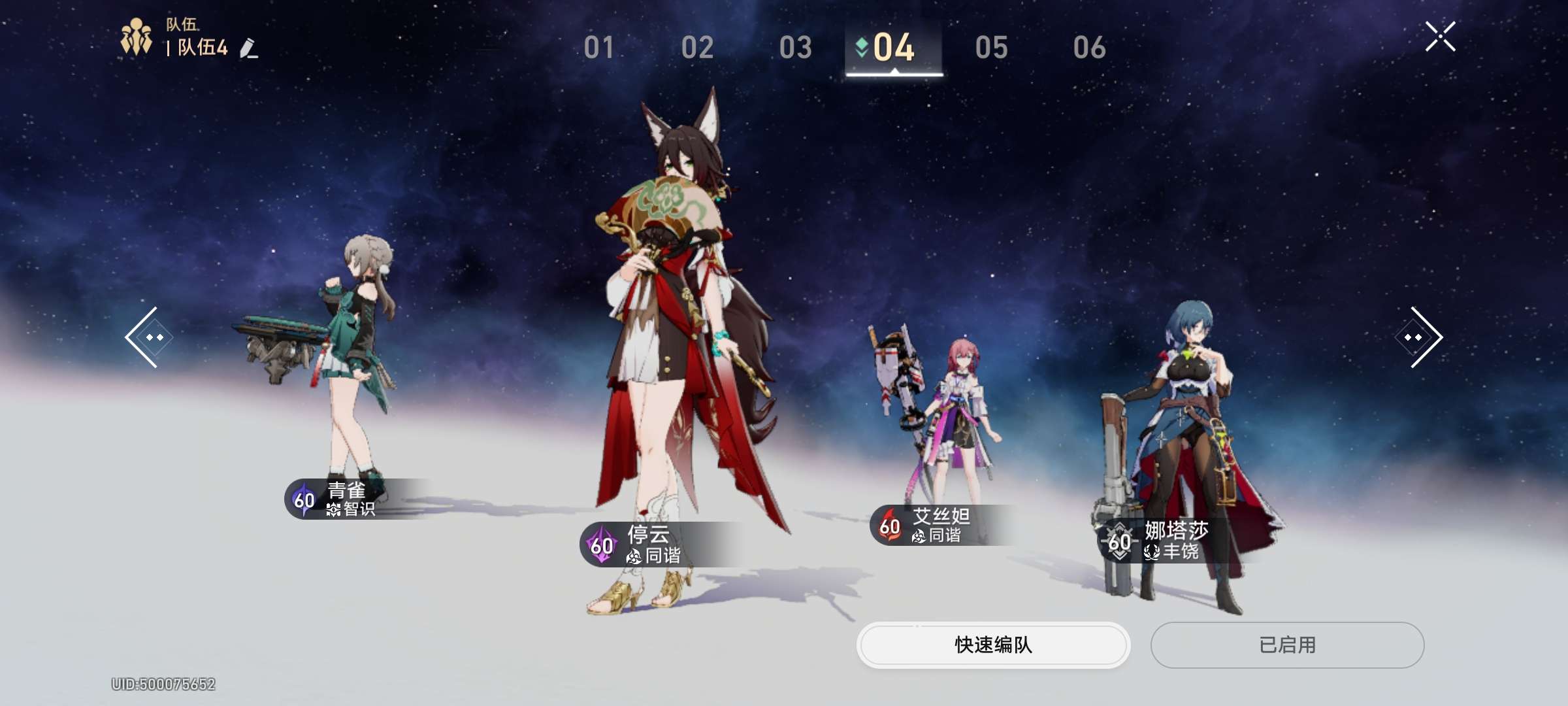Select the active team tab 04
Image resolution: width=1568 pixels, height=706 pixels.
[x=893, y=48]
